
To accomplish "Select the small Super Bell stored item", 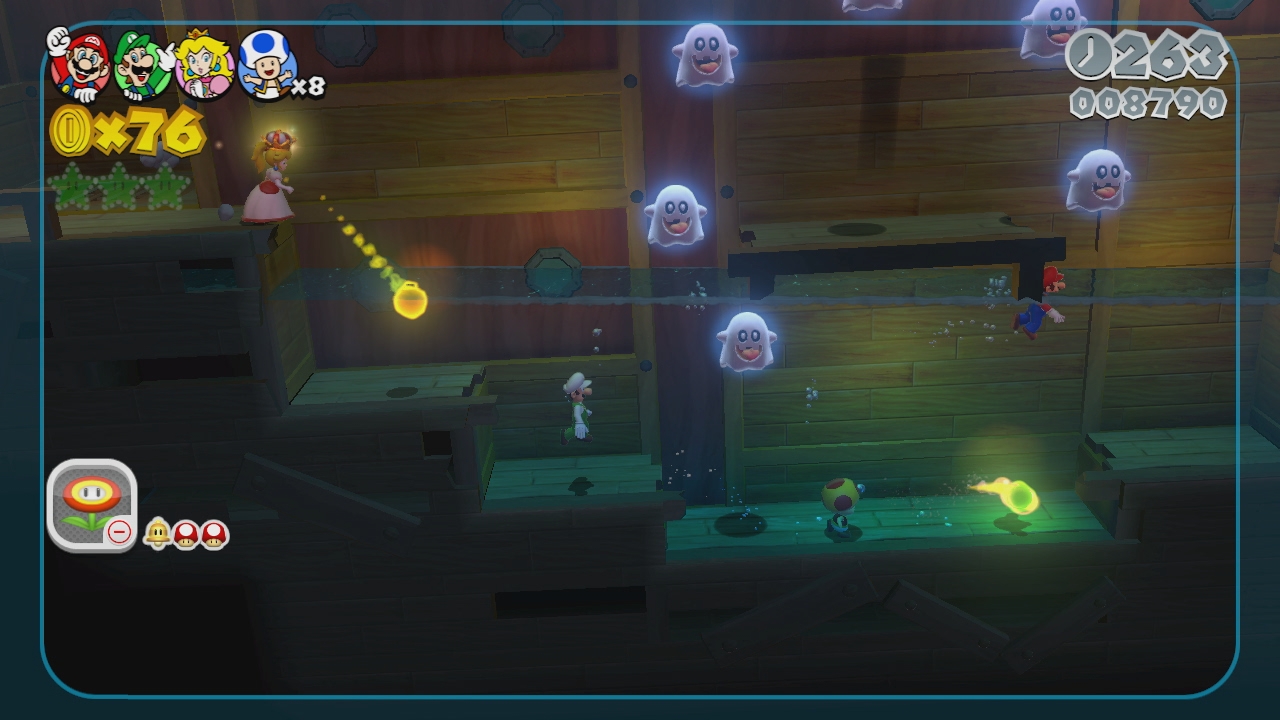I will point(157,534).
